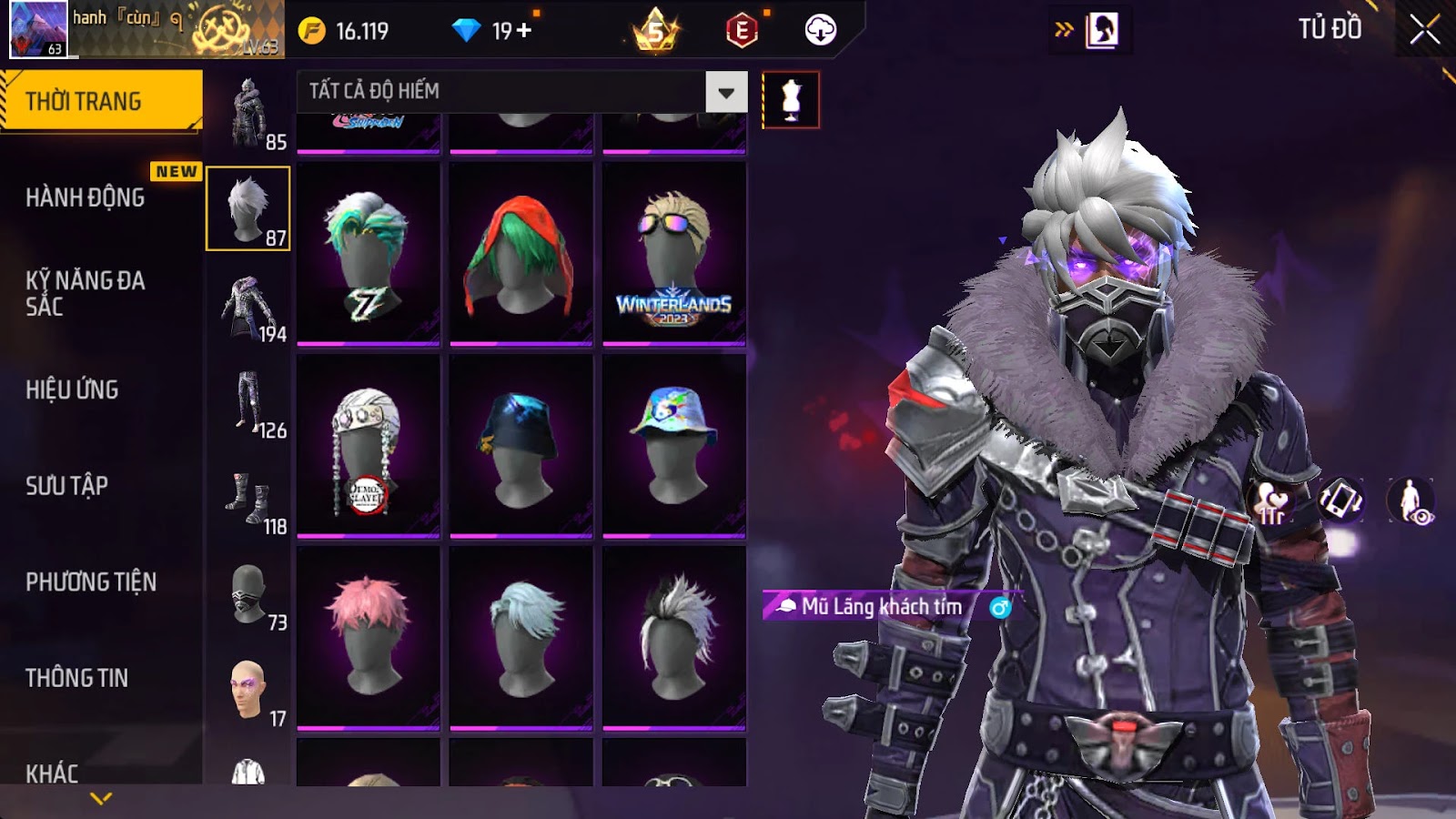Open the face mask category with 73 items

[248, 596]
